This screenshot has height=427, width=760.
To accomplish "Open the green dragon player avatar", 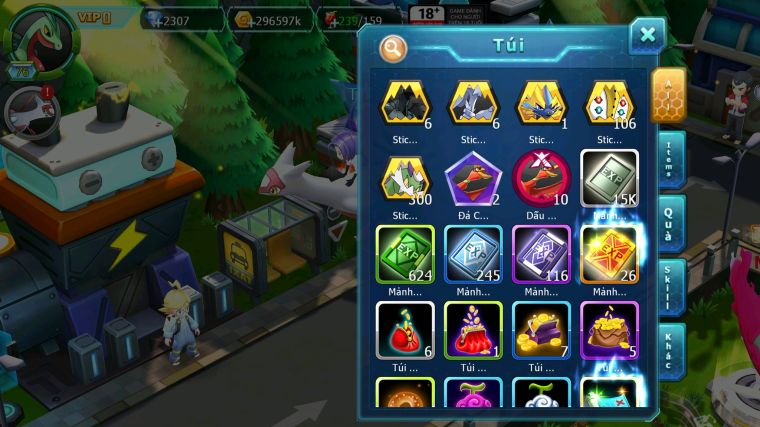I will pyautogui.click(x=42, y=42).
